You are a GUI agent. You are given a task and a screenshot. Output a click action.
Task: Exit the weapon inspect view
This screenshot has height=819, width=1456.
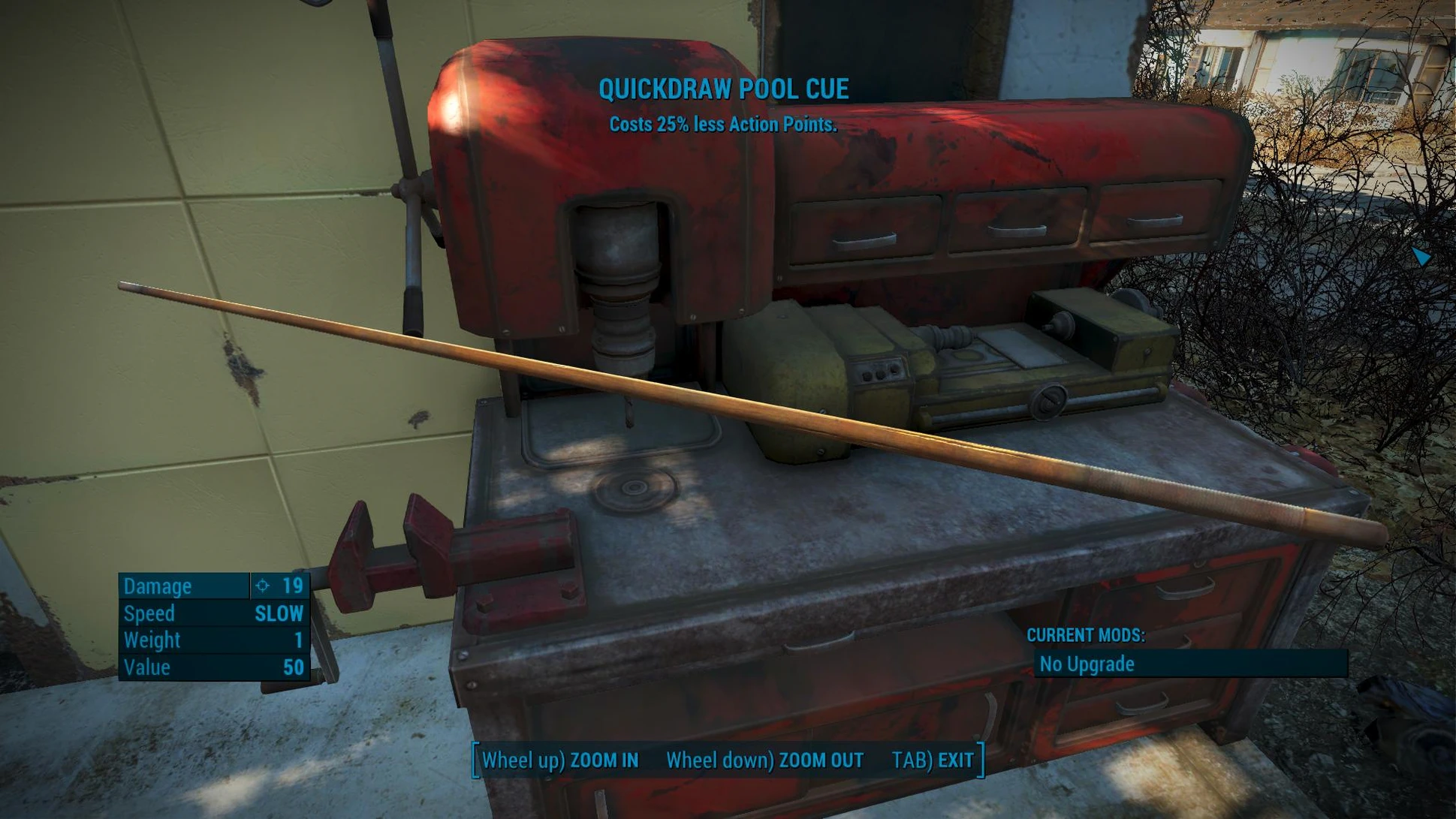tap(932, 760)
